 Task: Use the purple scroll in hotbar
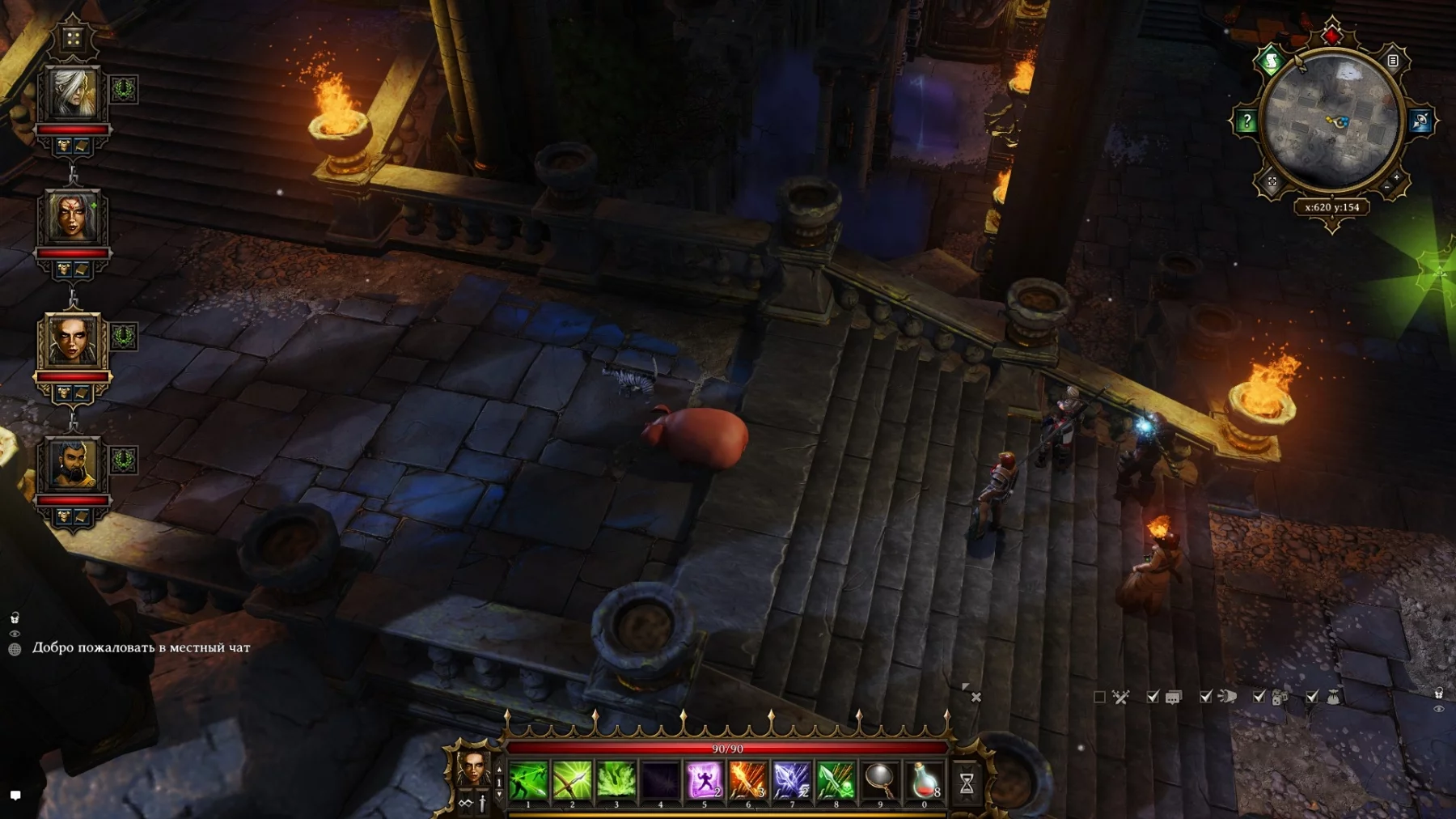[x=704, y=781]
